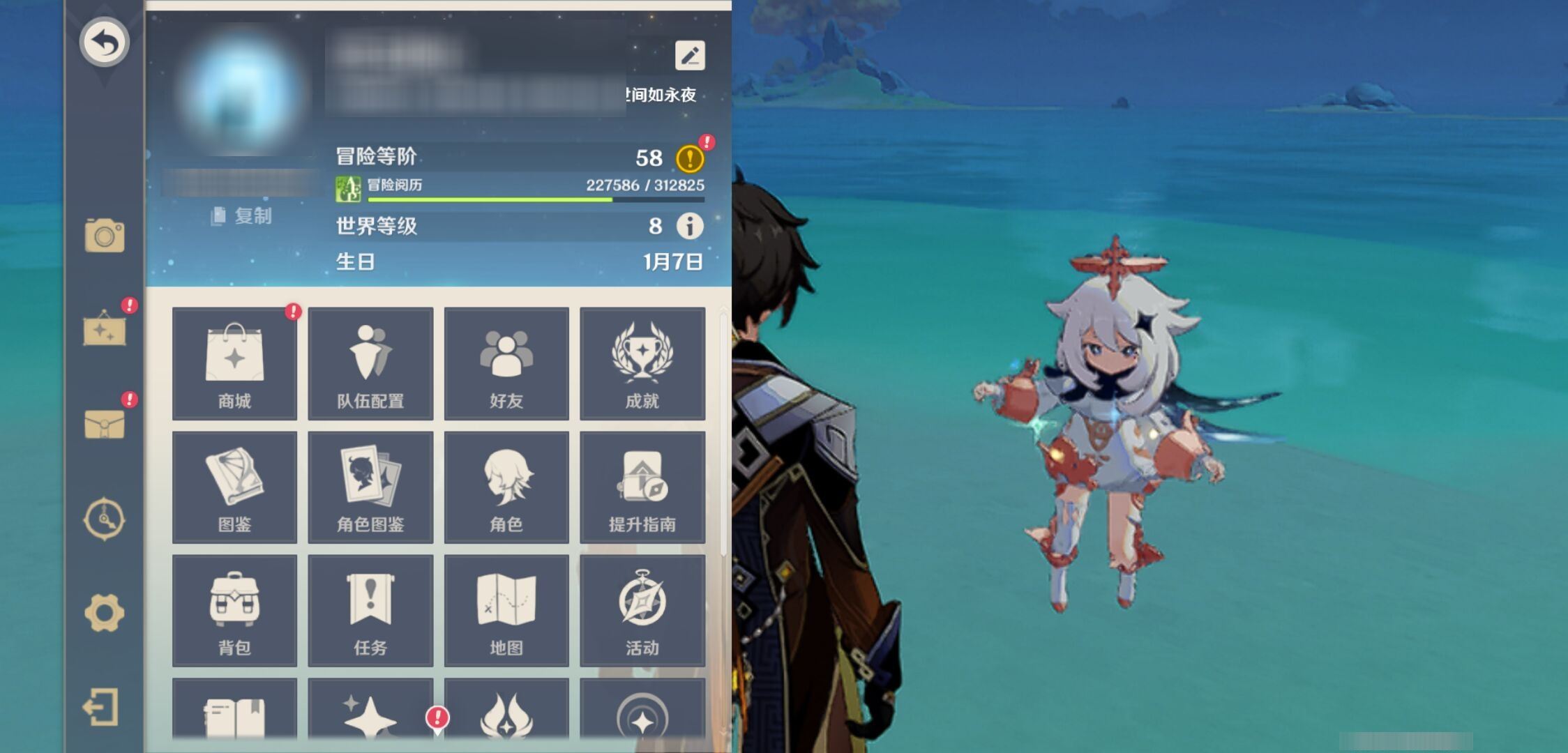Open the 地图 map

(x=506, y=611)
